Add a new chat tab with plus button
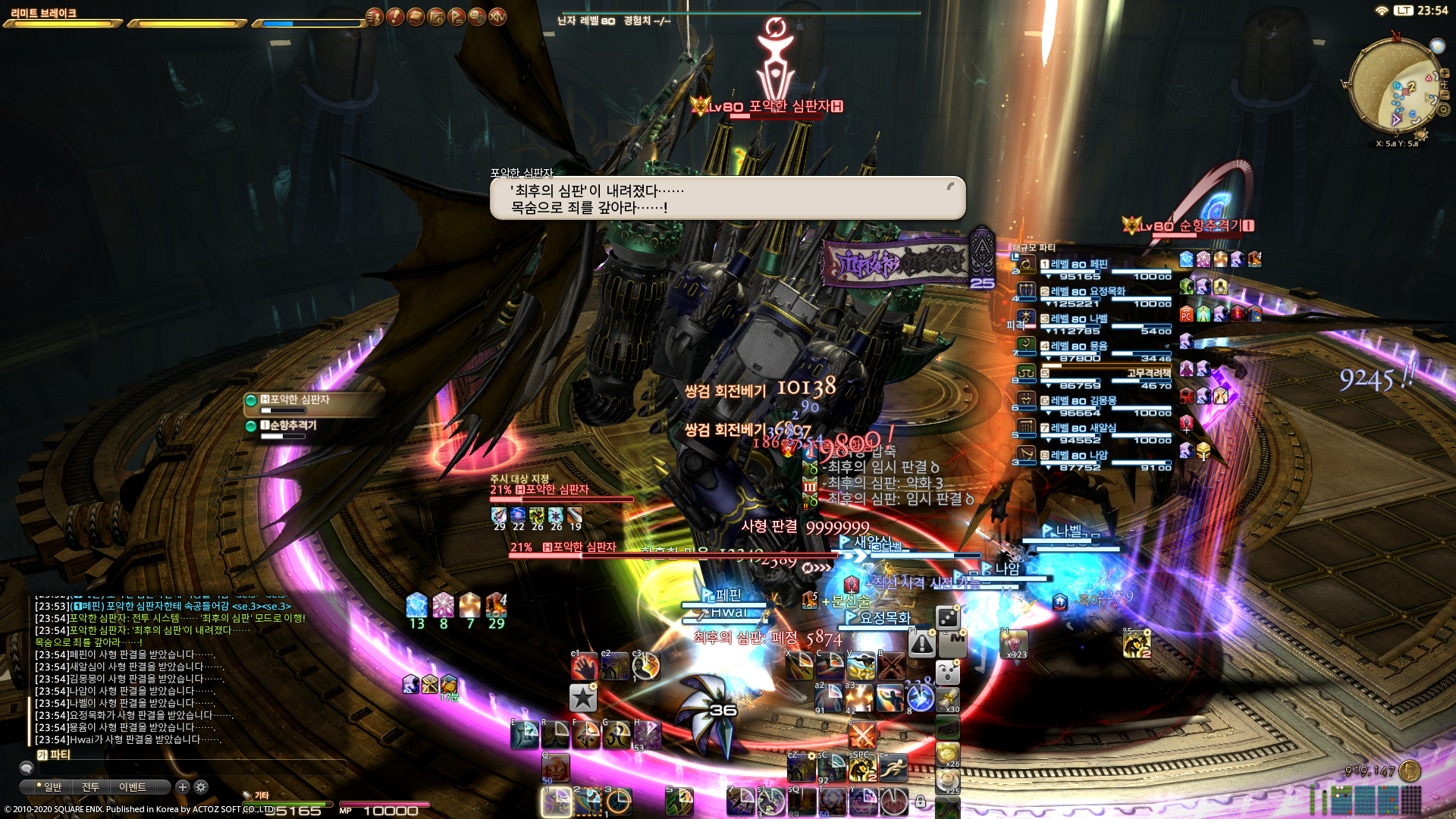The width and height of the screenshot is (1456, 819). (x=183, y=787)
